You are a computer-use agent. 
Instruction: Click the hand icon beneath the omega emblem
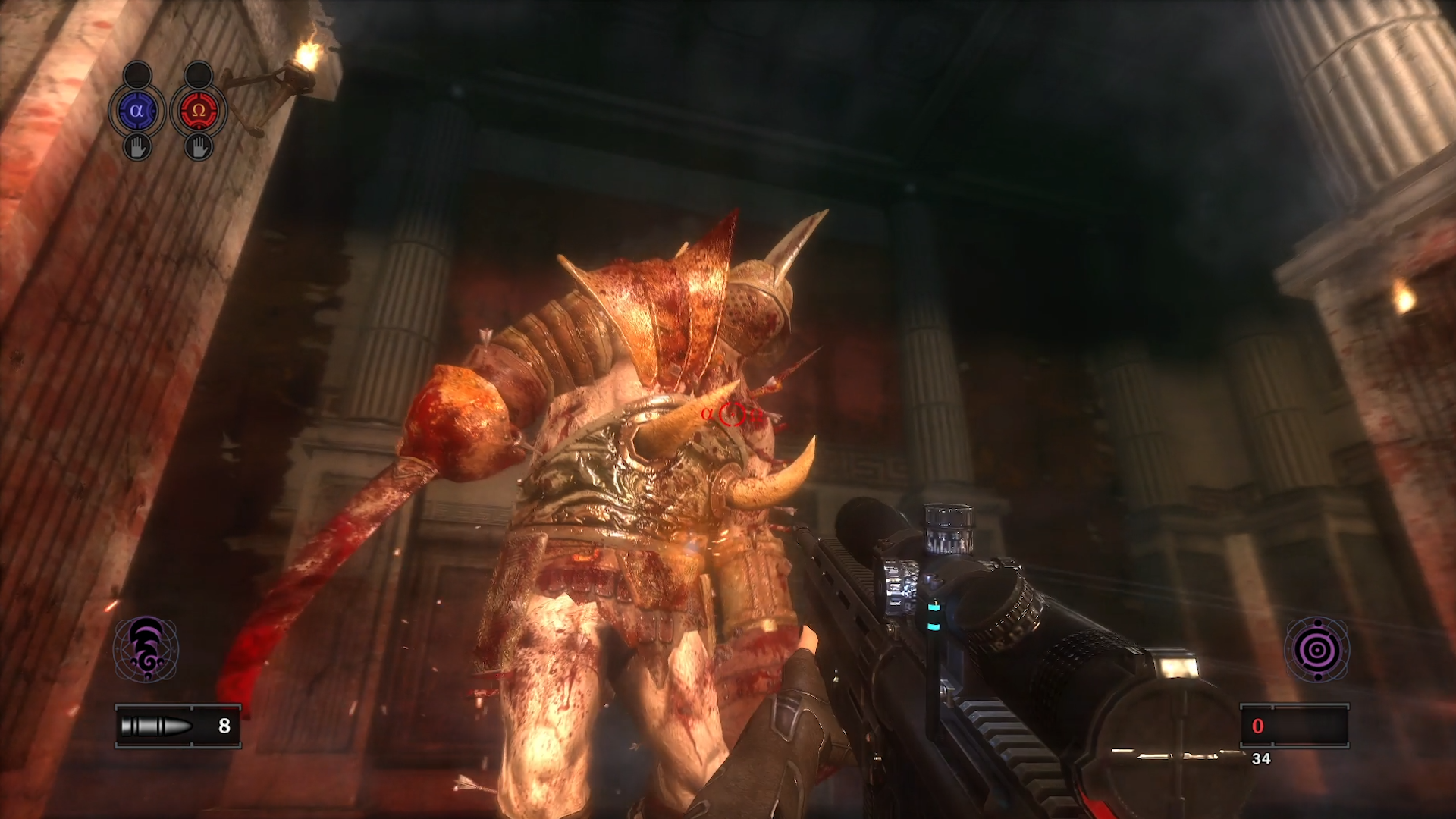[x=199, y=147]
